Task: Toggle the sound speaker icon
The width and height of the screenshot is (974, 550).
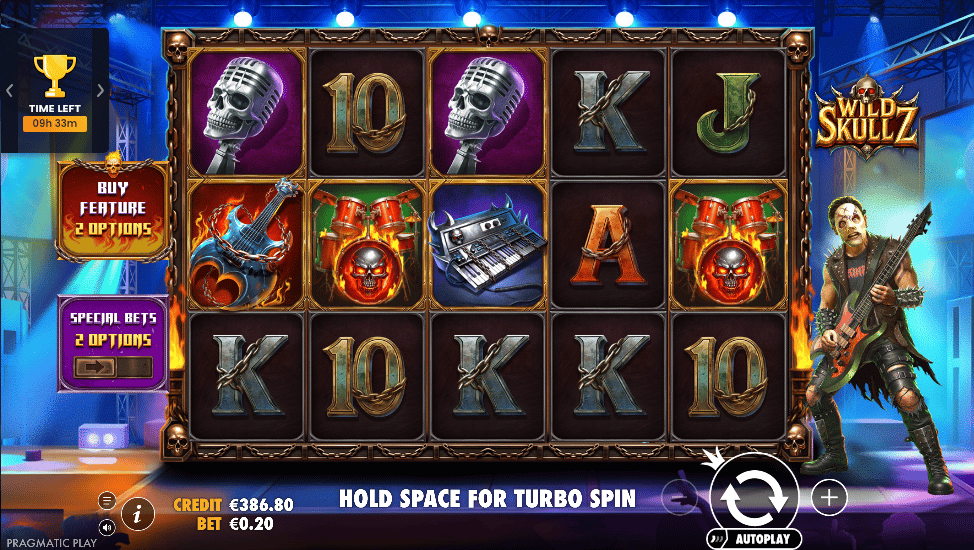Action: click(x=107, y=526)
